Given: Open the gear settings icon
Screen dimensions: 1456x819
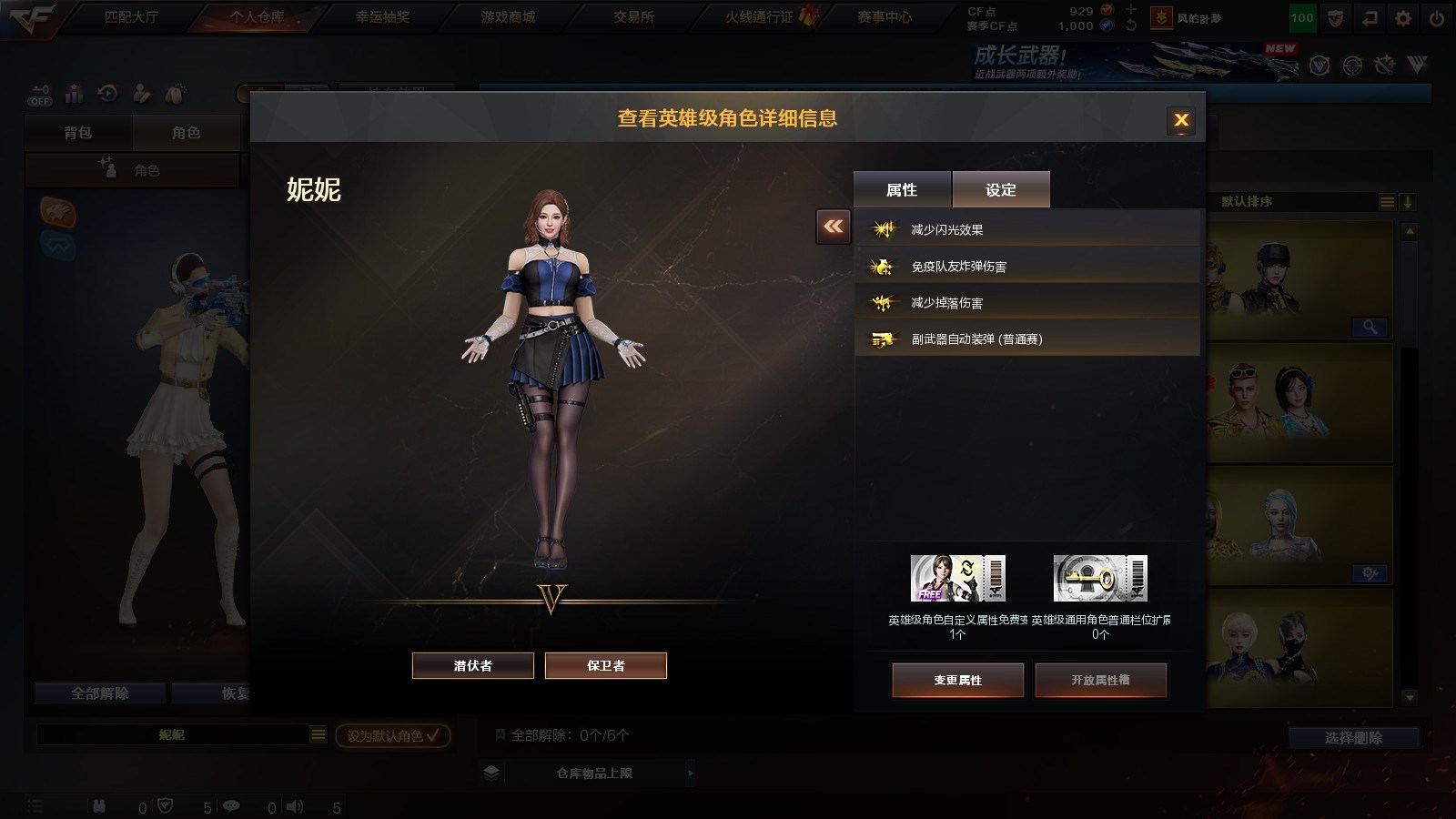Looking at the screenshot, I should click(1403, 18).
